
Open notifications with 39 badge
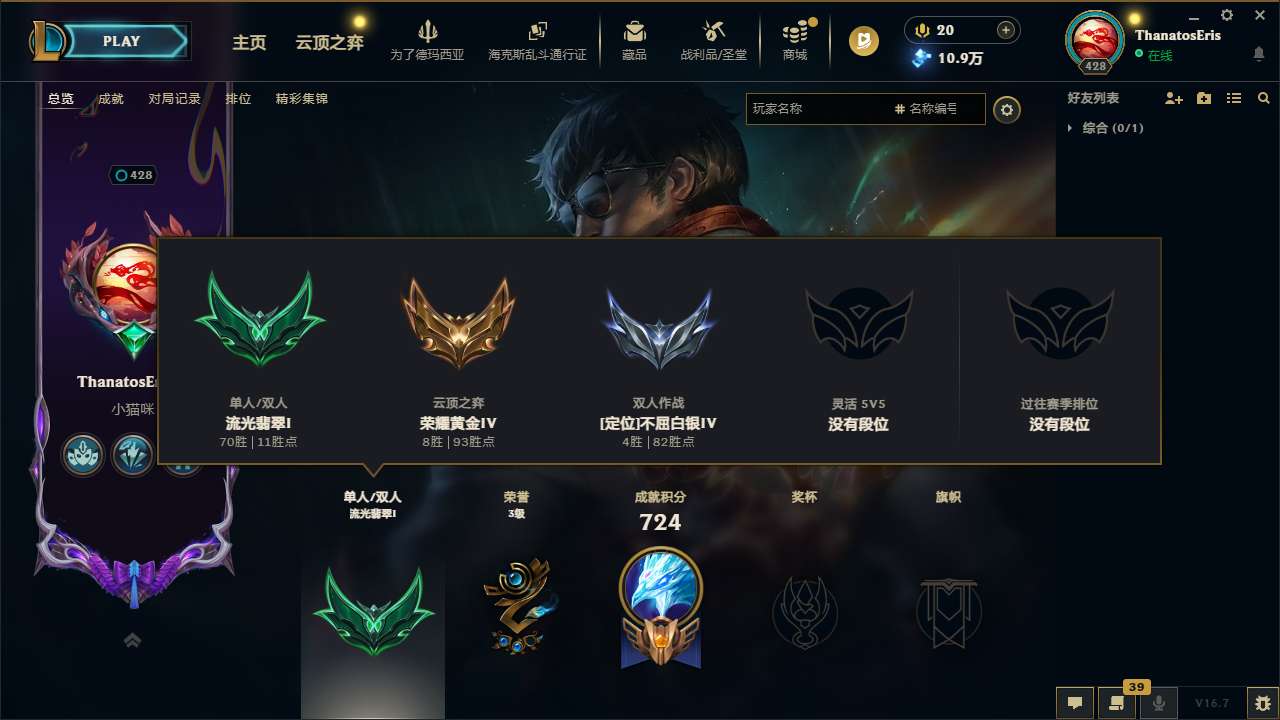pos(1118,703)
